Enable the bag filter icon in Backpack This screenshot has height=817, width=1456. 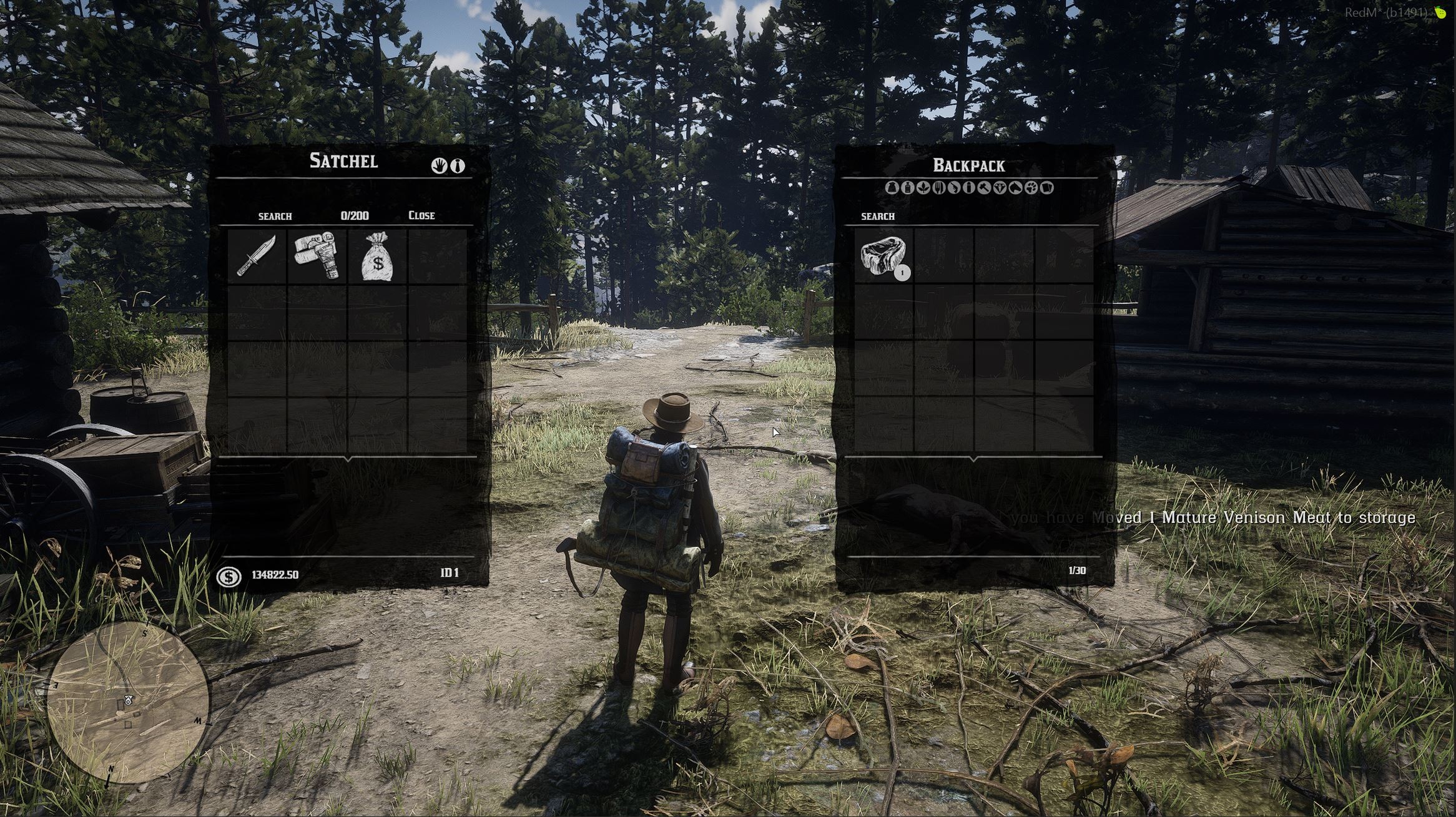(891, 187)
